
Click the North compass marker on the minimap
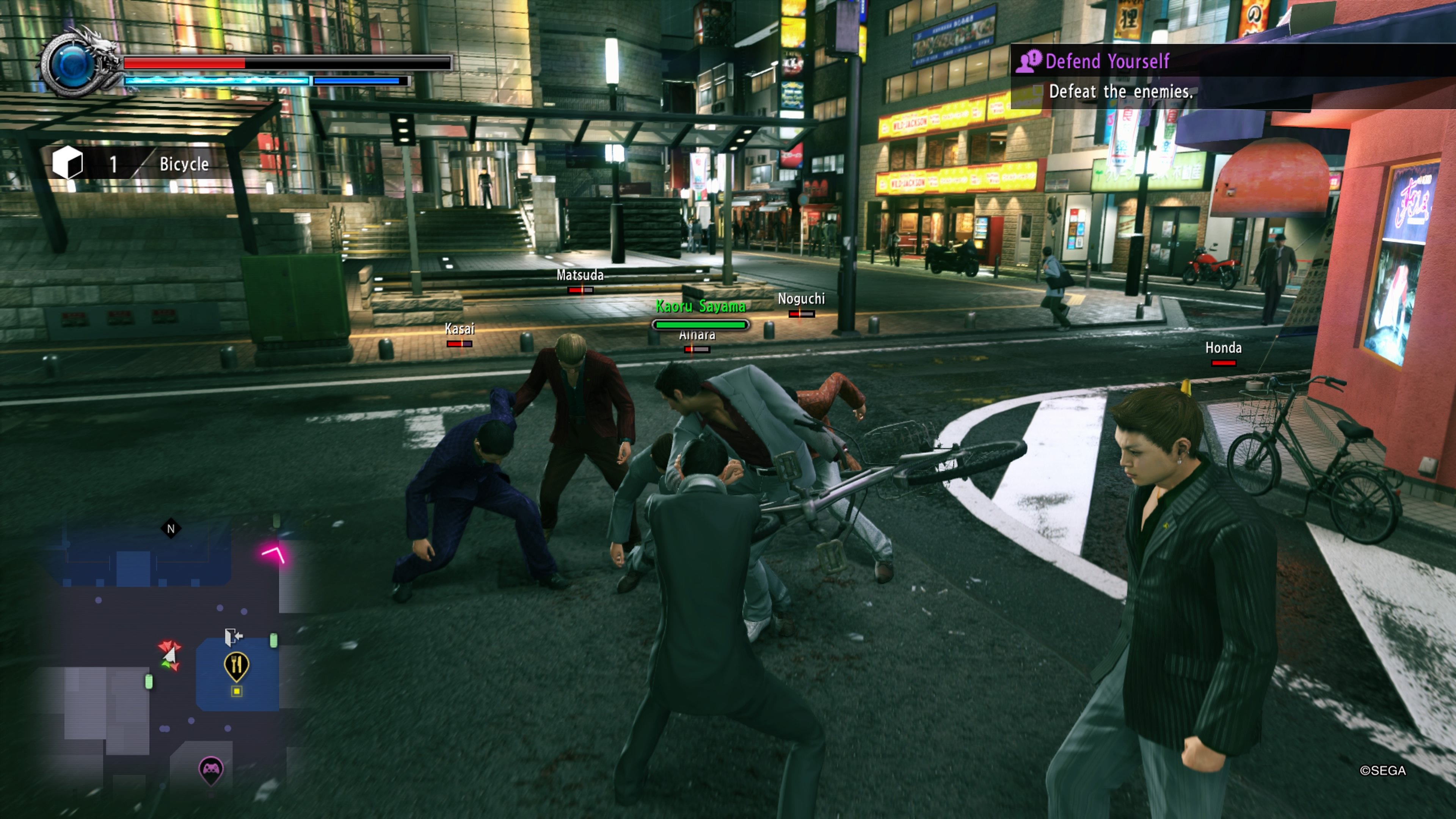click(171, 529)
